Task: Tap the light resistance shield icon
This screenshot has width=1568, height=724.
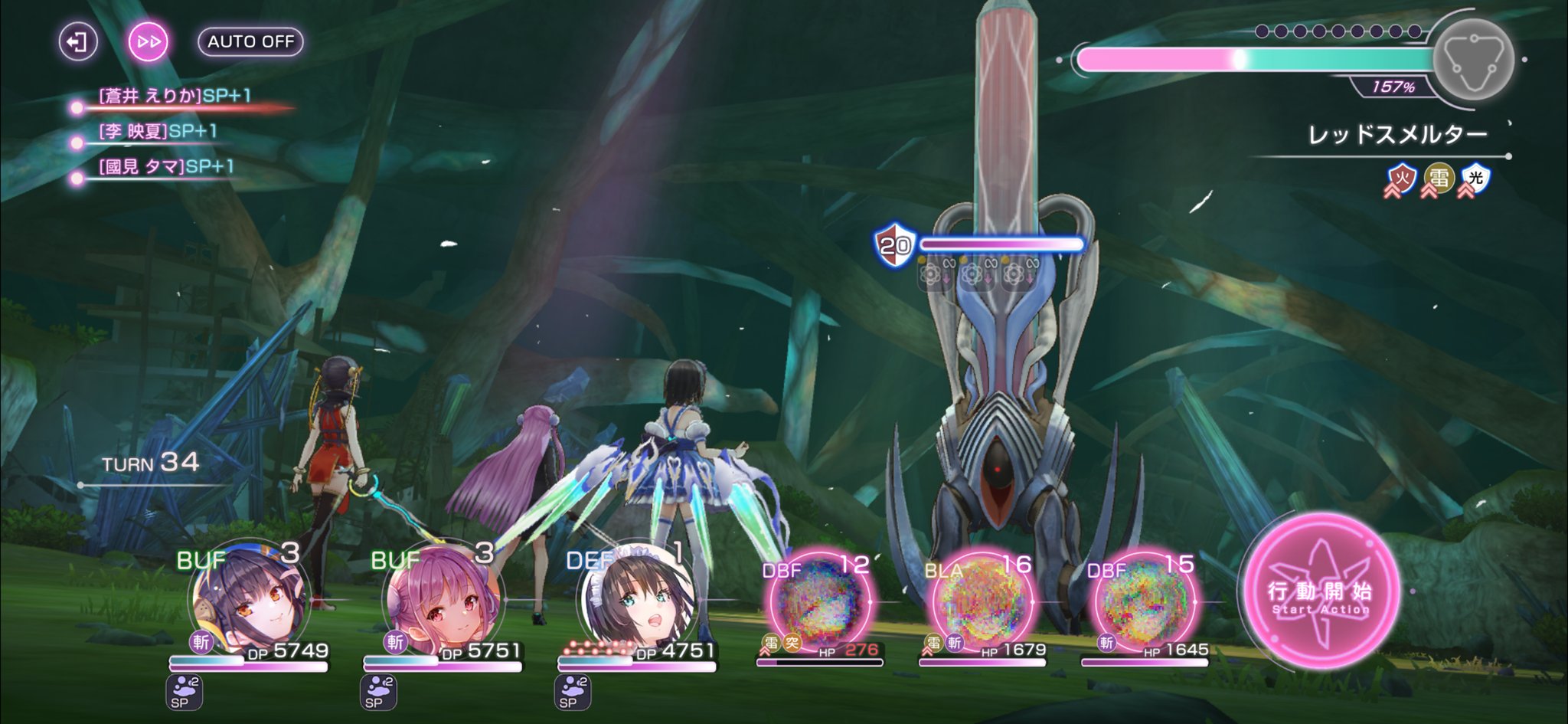Action: tap(1475, 179)
